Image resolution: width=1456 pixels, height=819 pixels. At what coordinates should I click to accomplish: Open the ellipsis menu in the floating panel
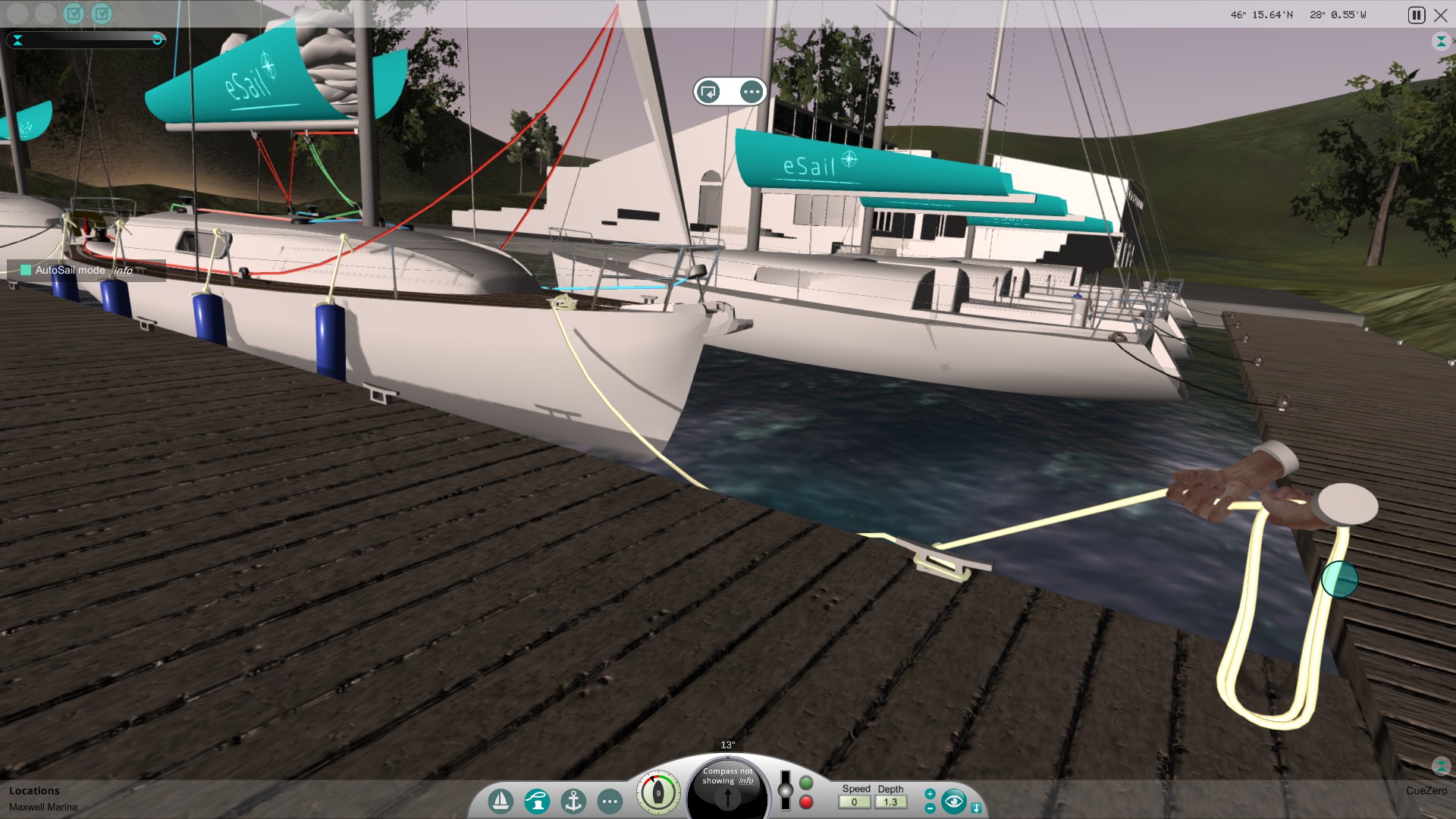point(751,91)
